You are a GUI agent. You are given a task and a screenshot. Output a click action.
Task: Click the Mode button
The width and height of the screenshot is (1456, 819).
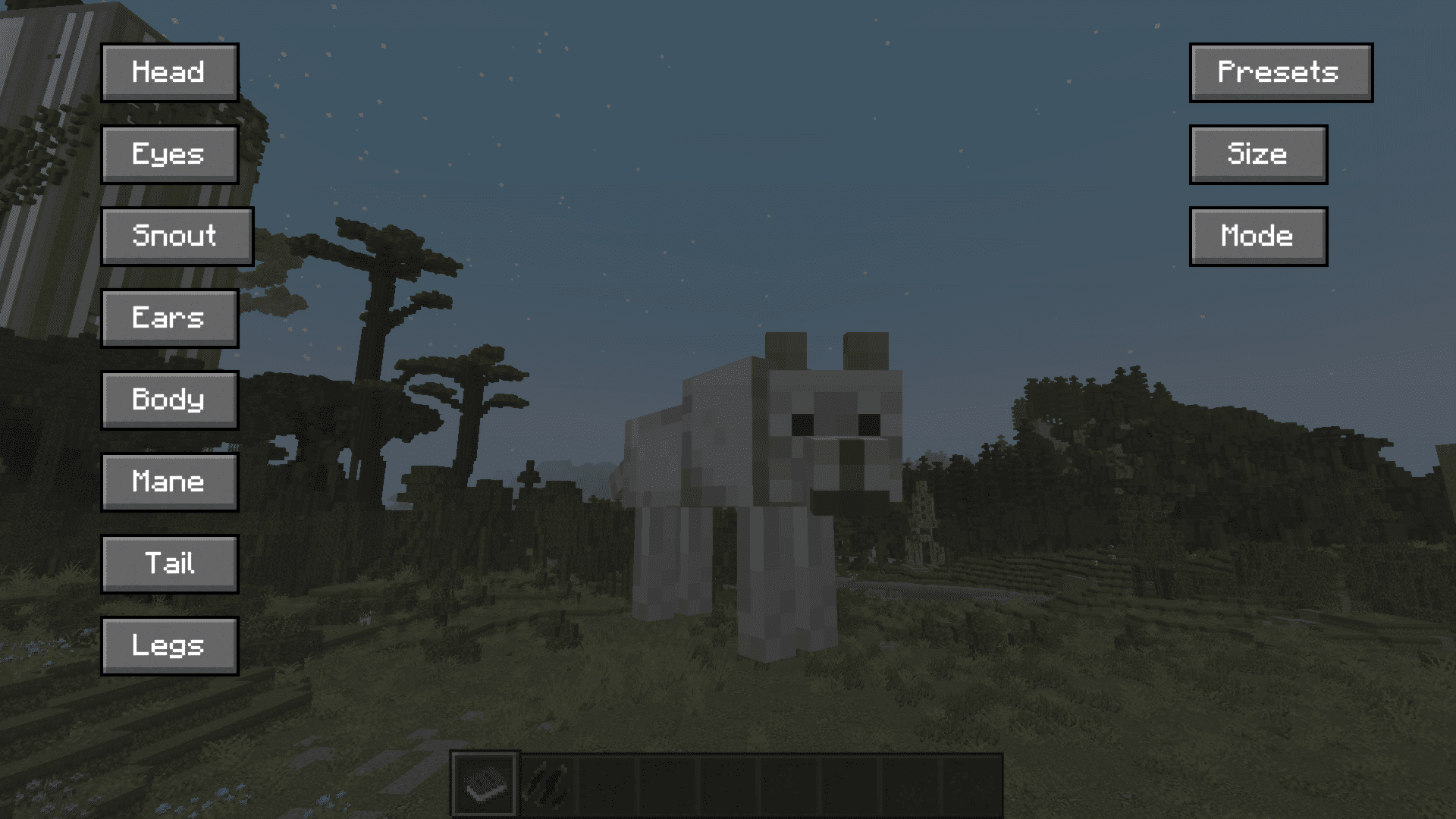1257,236
